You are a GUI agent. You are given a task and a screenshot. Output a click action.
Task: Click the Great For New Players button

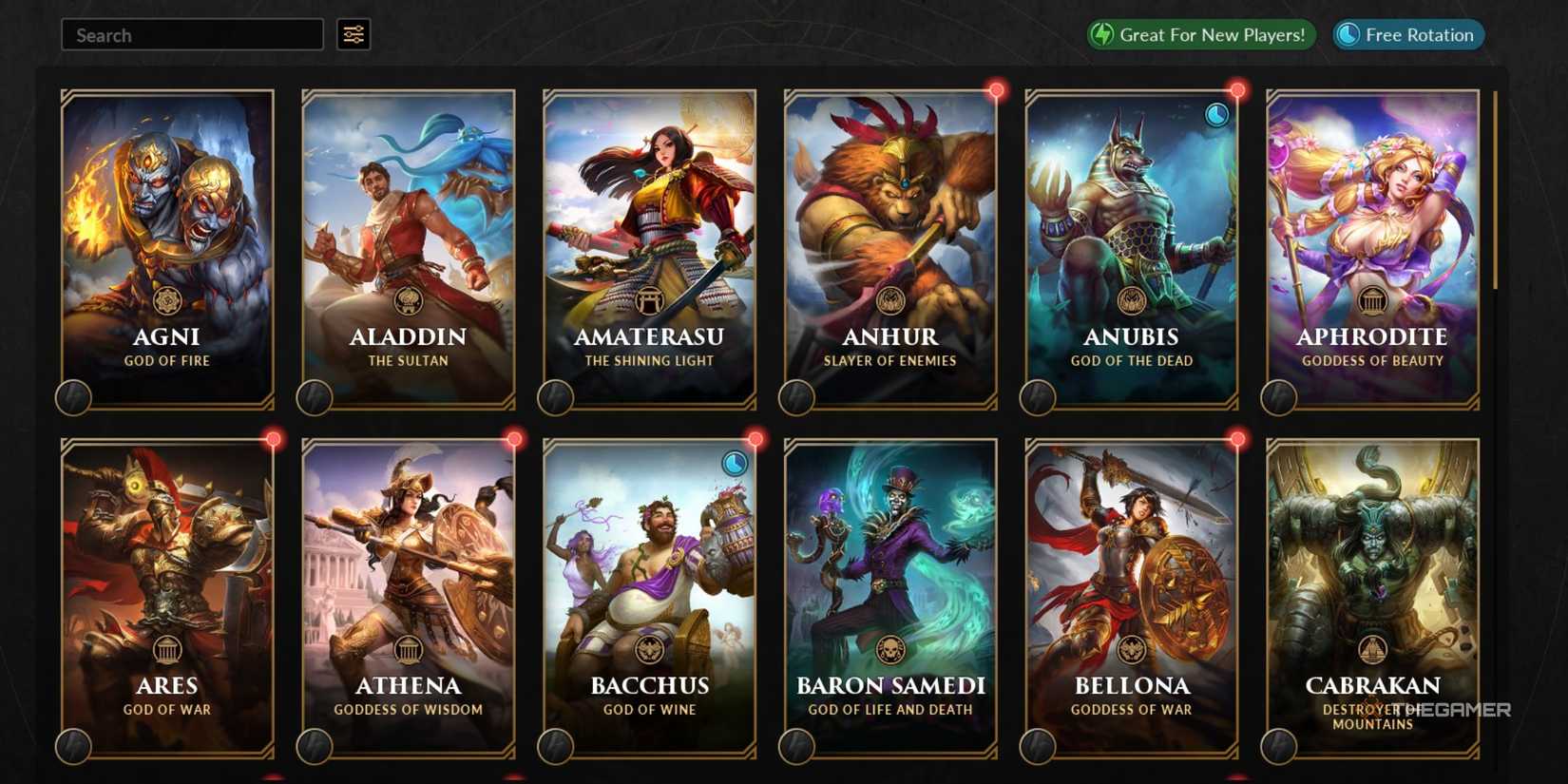click(1200, 34)
